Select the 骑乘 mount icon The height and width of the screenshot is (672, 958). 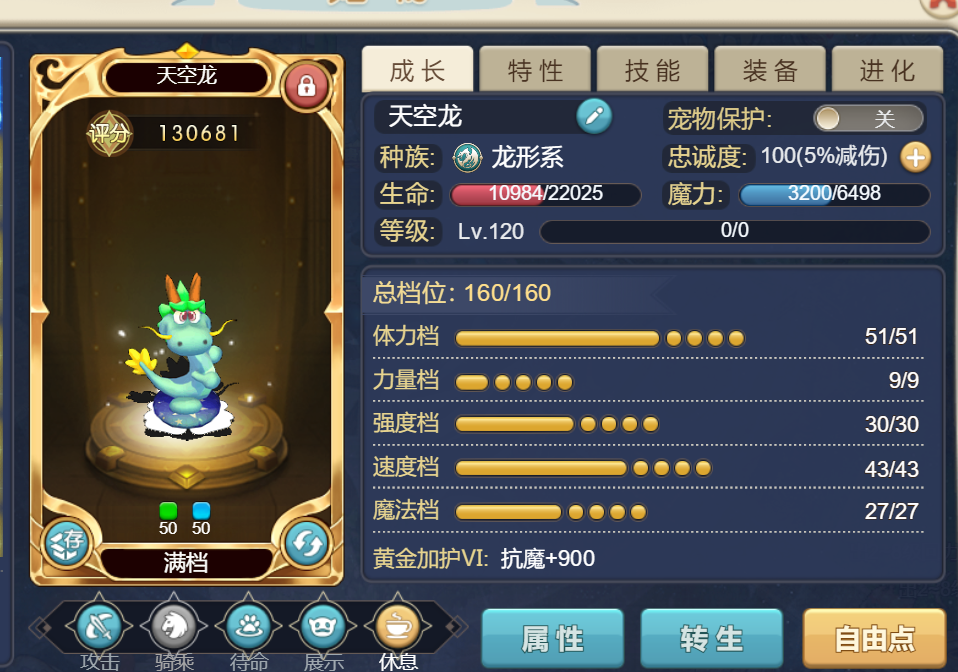[174, 628]
